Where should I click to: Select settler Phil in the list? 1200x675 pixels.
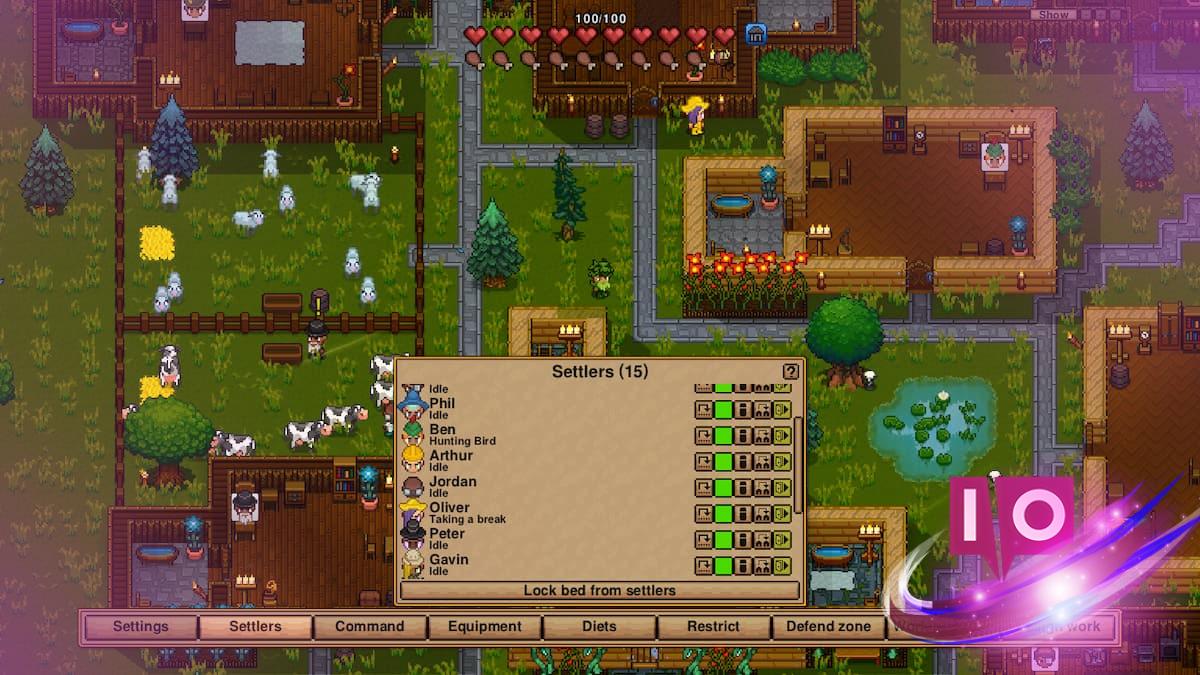pyautogui.click(x=441, y=404)
